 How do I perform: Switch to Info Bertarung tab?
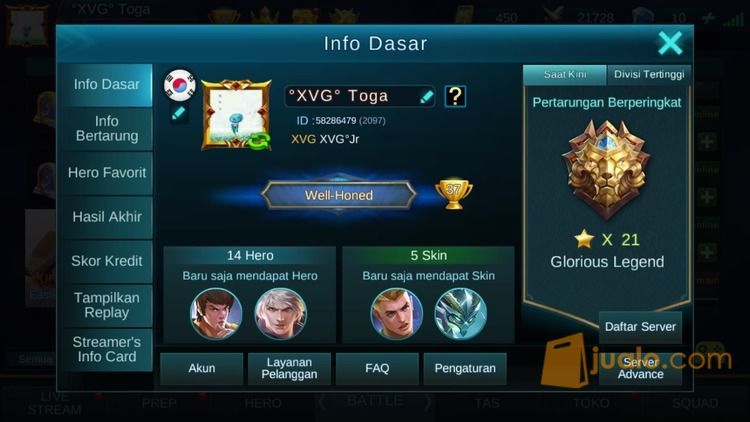click(106, 129)
